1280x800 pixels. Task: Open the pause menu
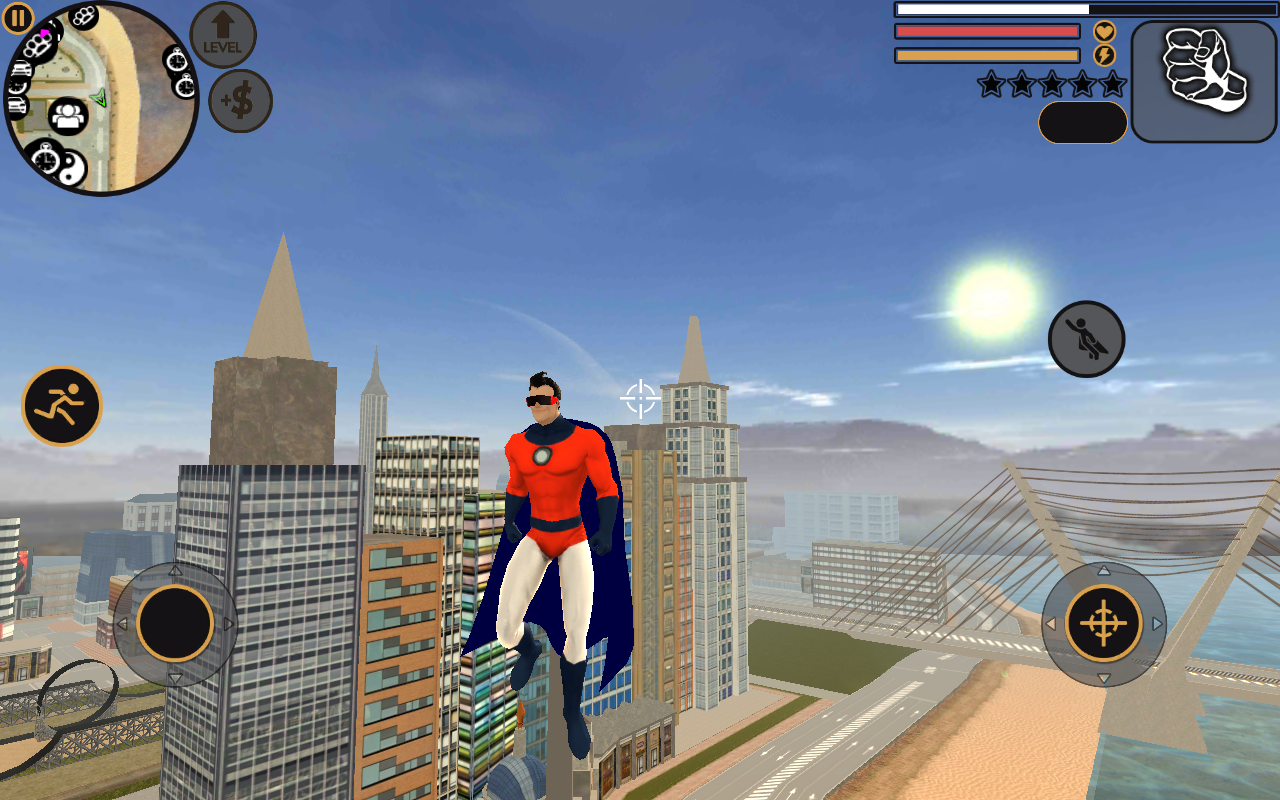tap(16, 16)
